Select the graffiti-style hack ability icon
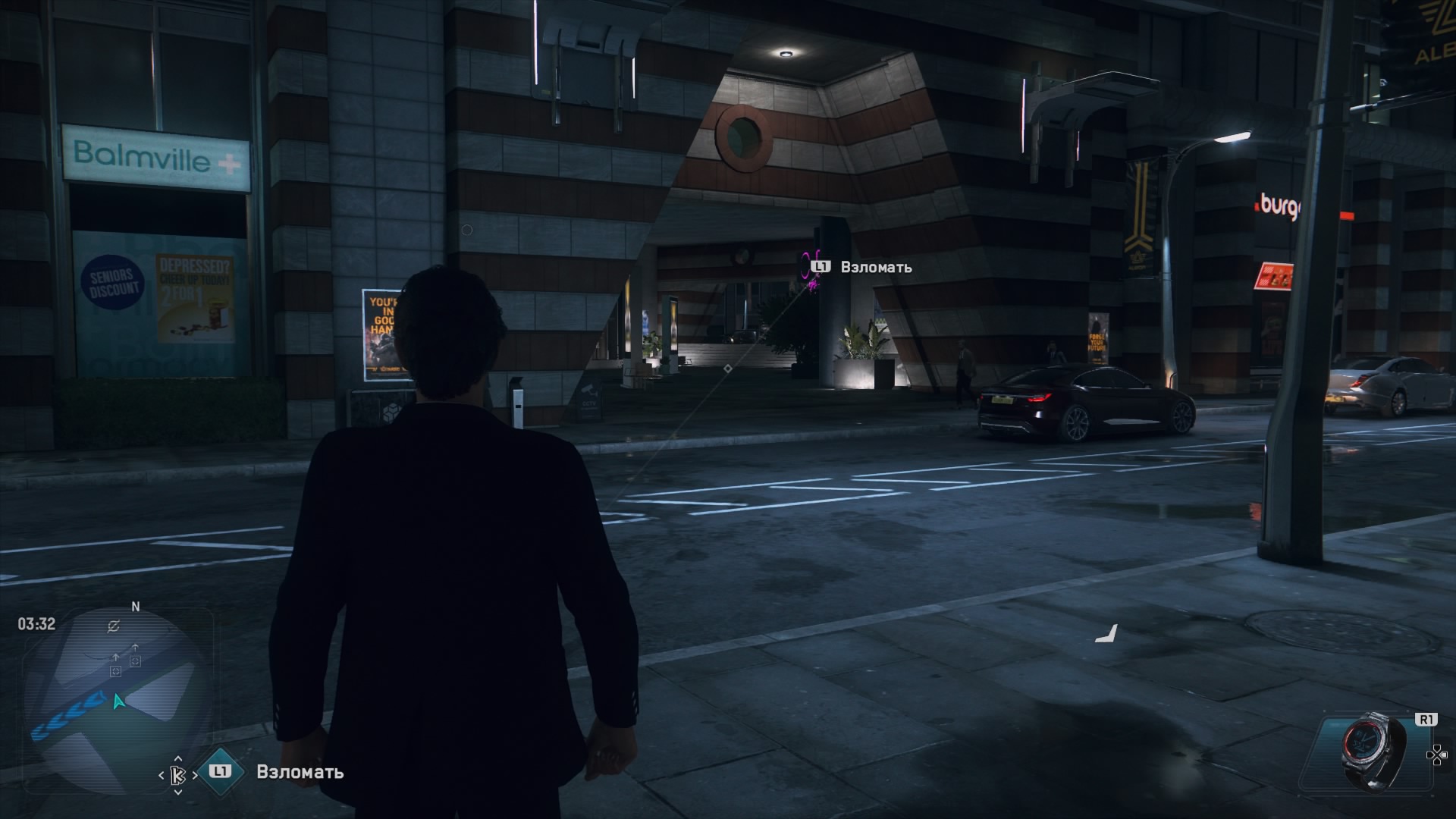 [179, 775]
